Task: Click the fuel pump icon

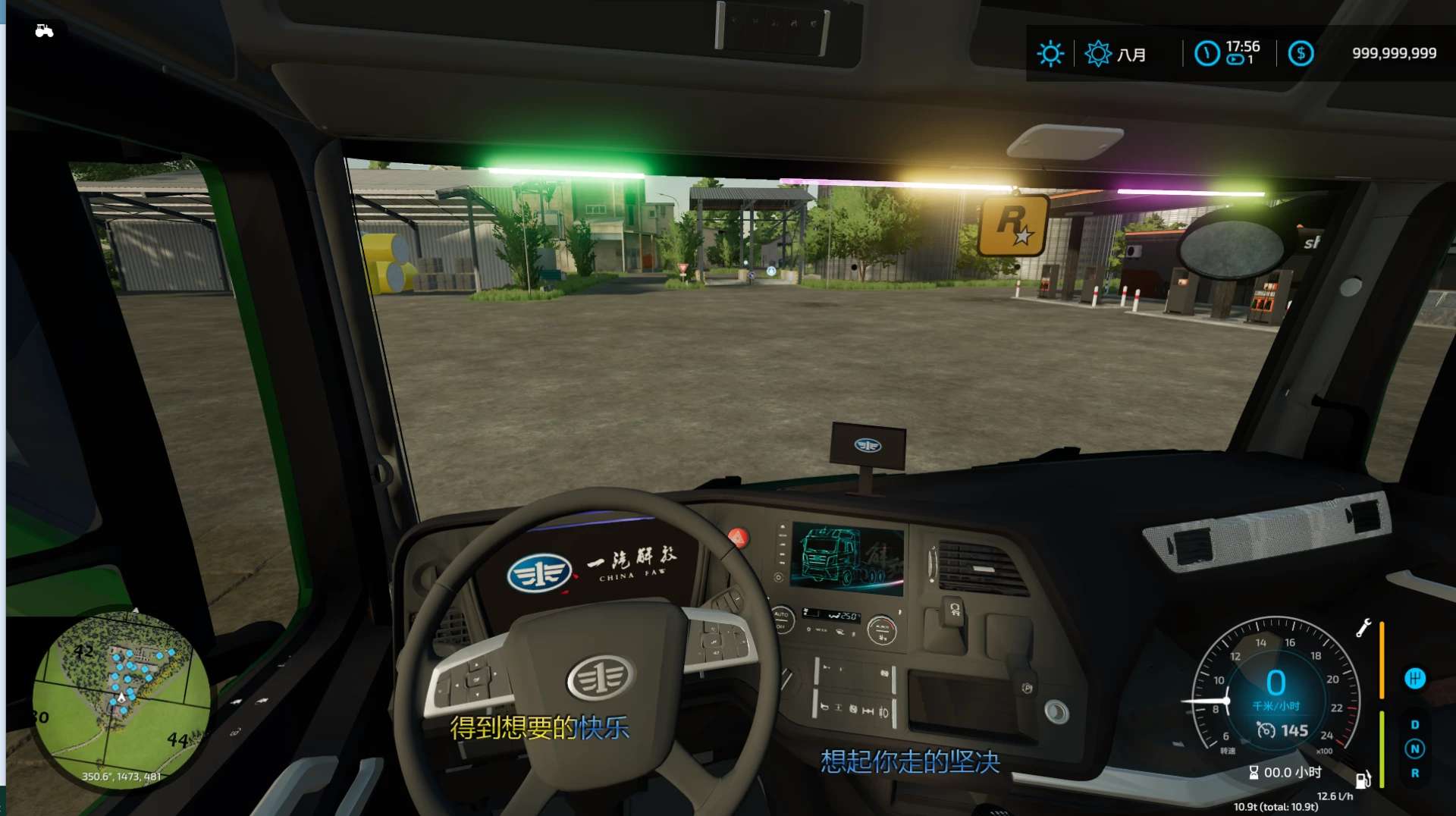Action: 1363,780
